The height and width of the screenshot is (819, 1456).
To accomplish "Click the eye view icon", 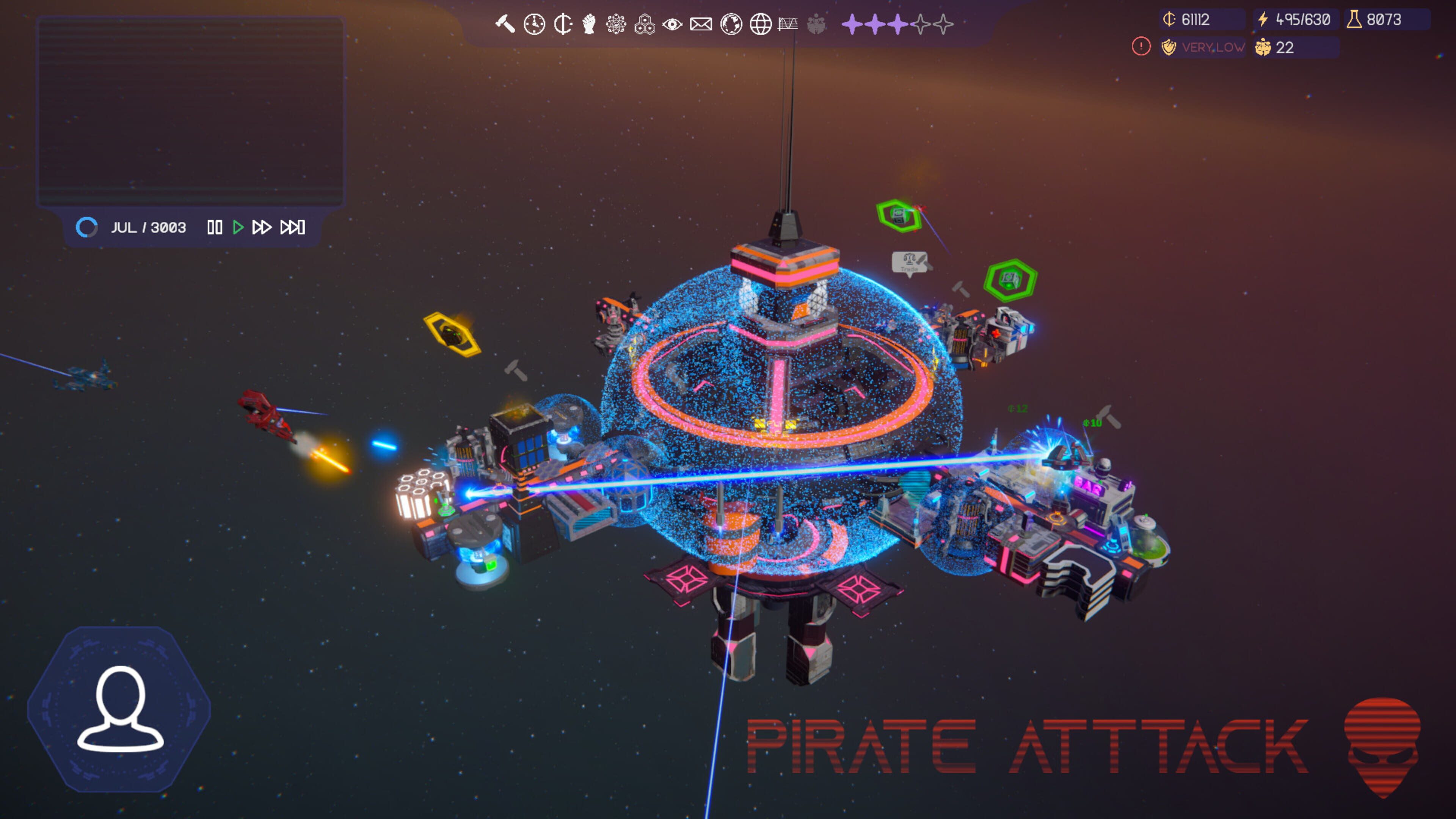I will pos(672,24).
